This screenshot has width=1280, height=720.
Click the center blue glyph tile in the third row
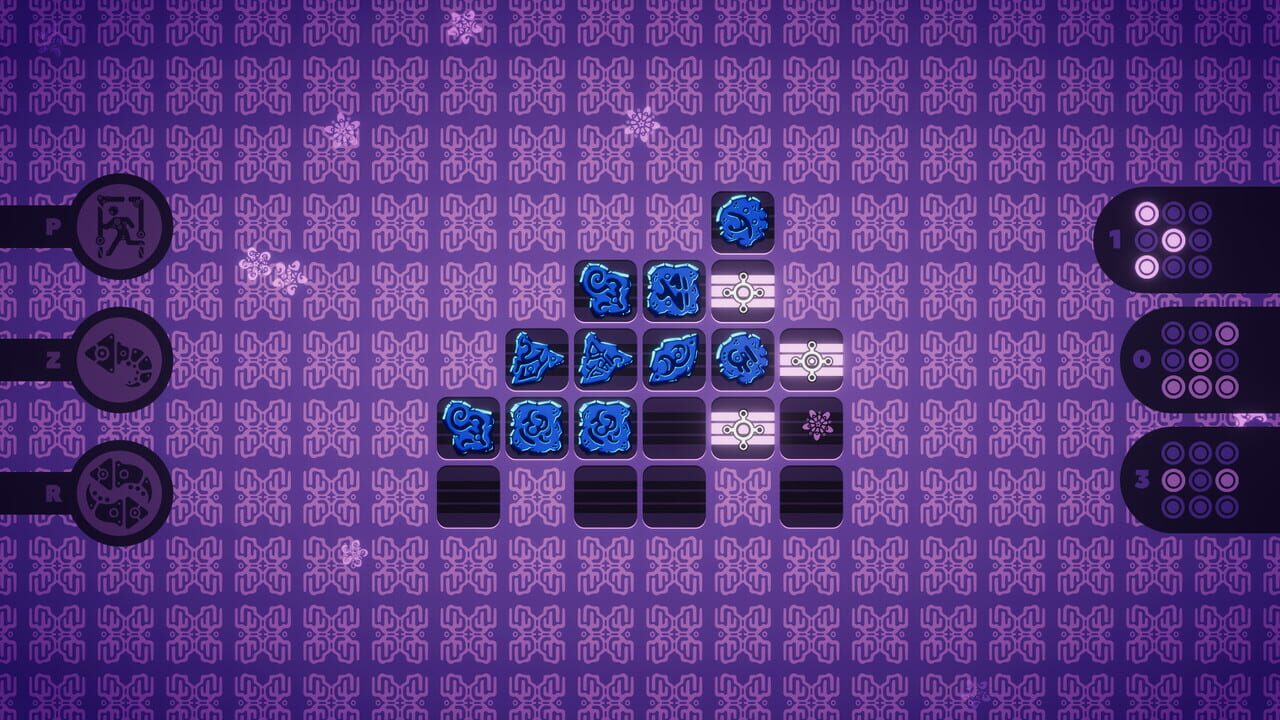(x=675, y=360)
